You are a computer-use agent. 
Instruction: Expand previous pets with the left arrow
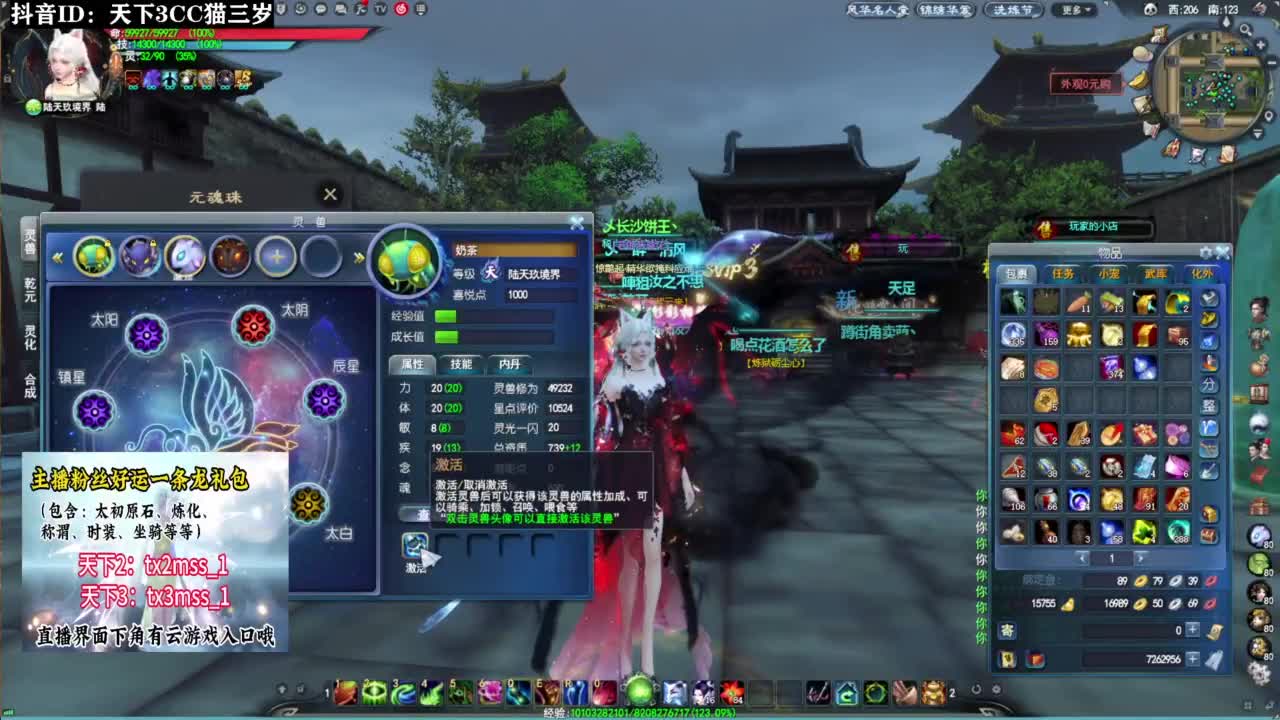[57, 257]
